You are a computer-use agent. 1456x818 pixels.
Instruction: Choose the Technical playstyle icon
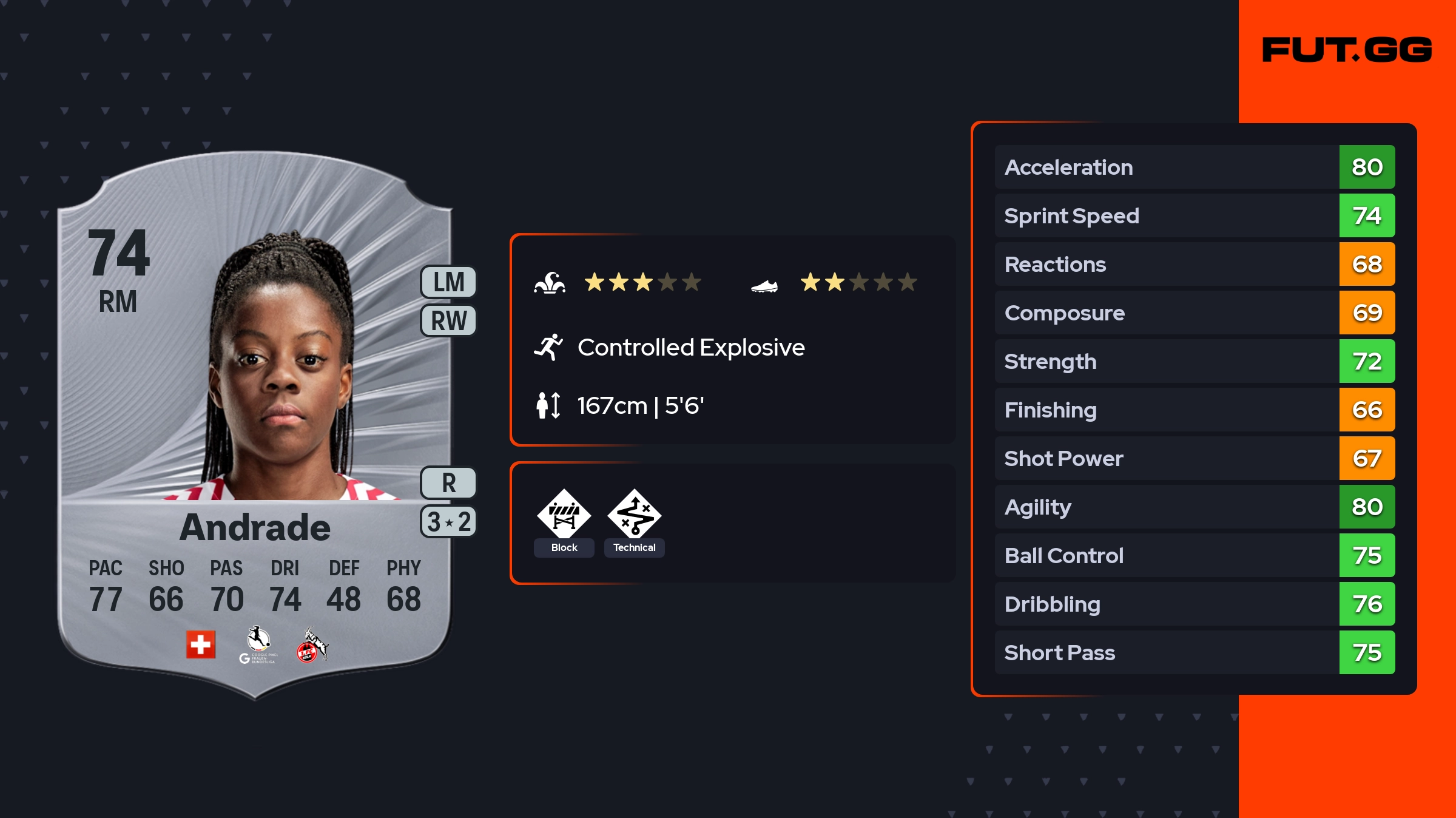[634, 515]
